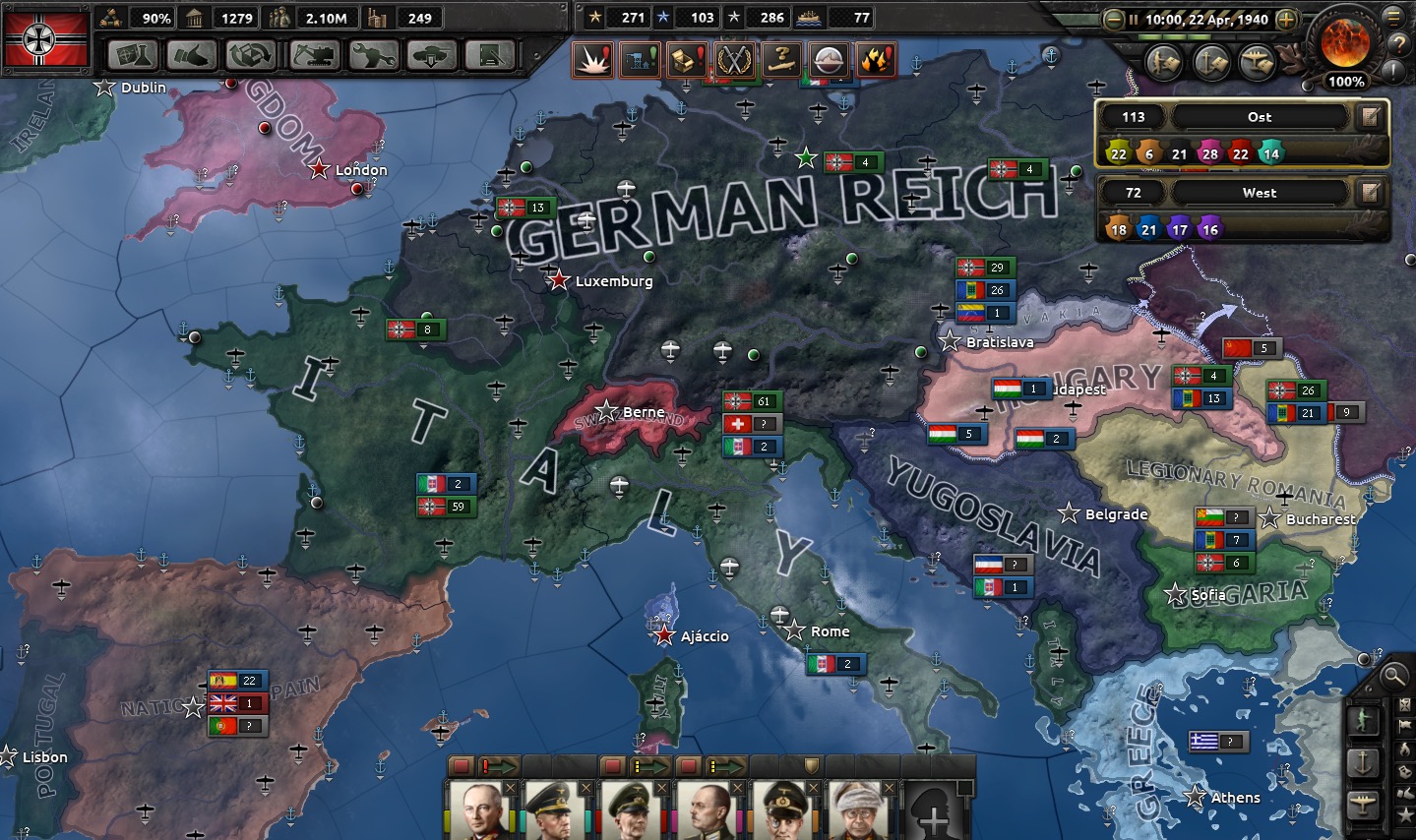The image size is (1416, 840).
Task: Open the Research screen
Action: pos(133,55)
